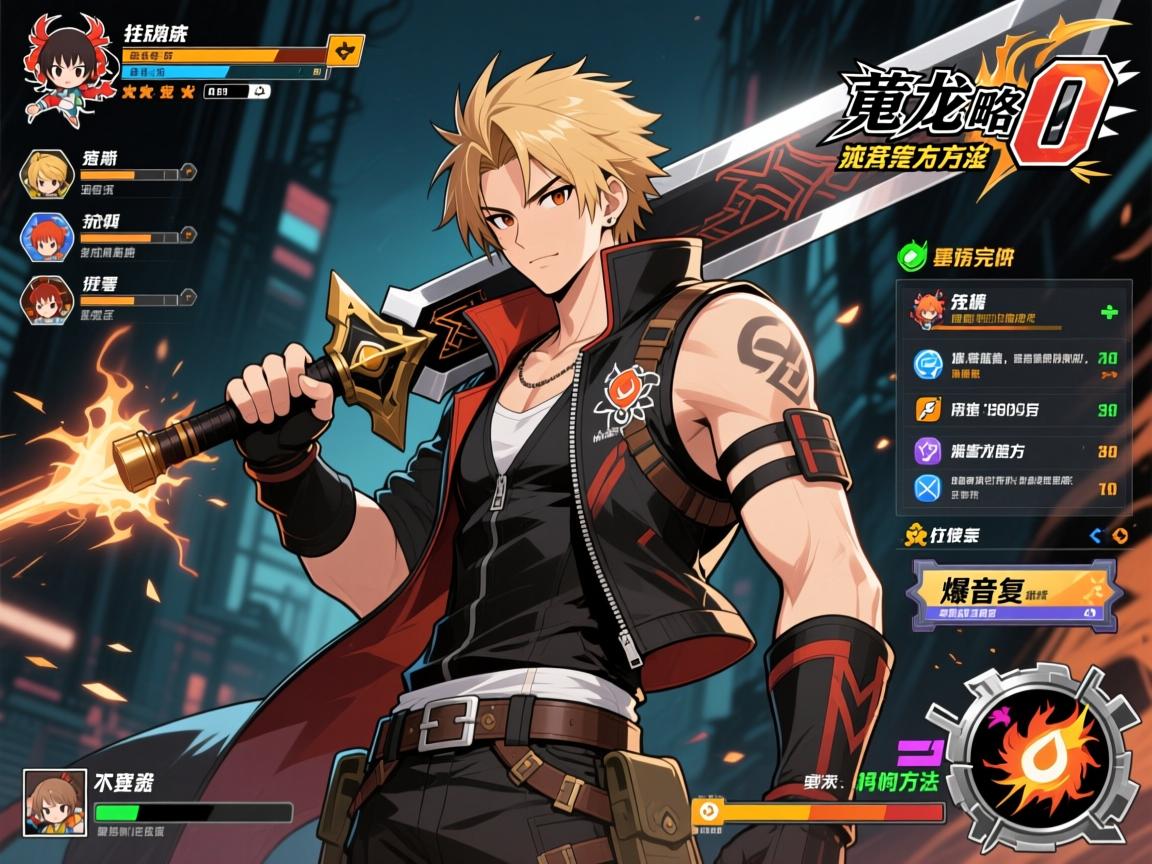Click the top party member's small arrow badge
1152x864 pixels.
tap(186, 173)
